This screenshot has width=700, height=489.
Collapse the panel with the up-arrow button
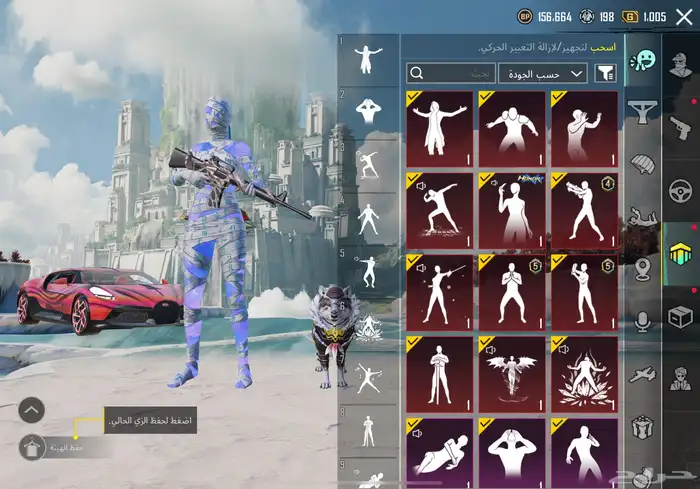click(32, 409)
